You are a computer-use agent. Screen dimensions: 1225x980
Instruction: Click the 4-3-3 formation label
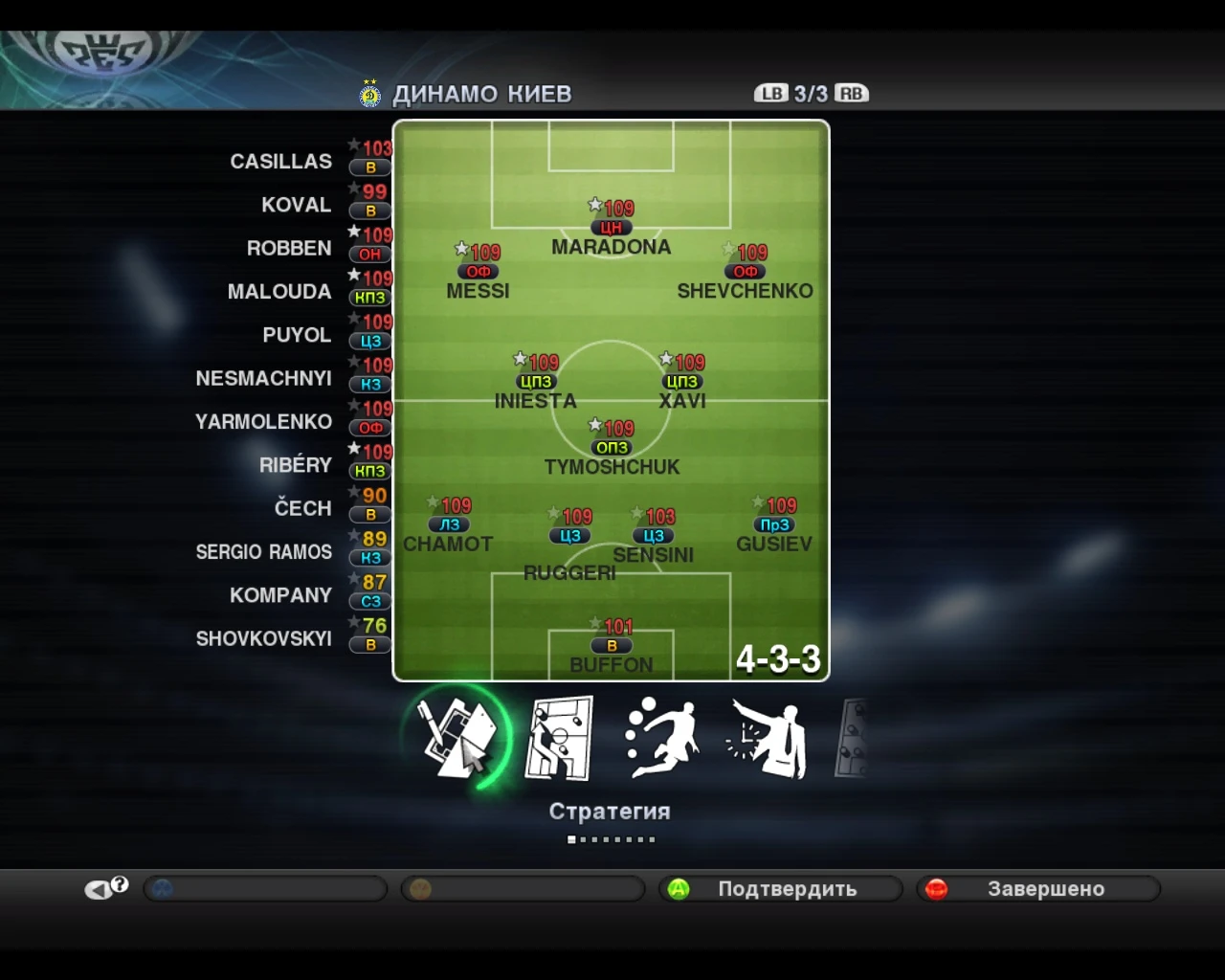[777, 660]
